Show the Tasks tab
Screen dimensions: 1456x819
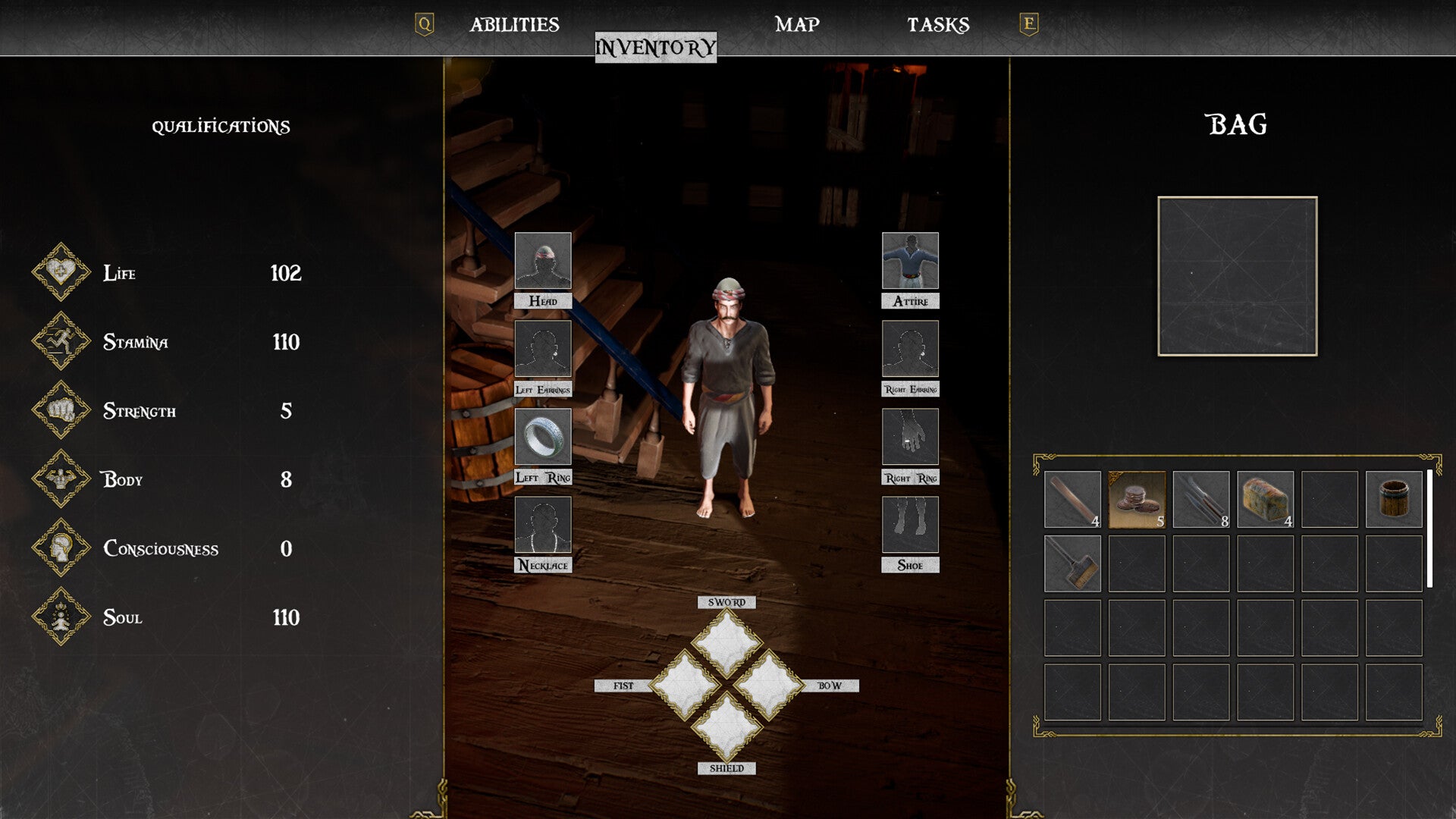(x=938, y=25)
